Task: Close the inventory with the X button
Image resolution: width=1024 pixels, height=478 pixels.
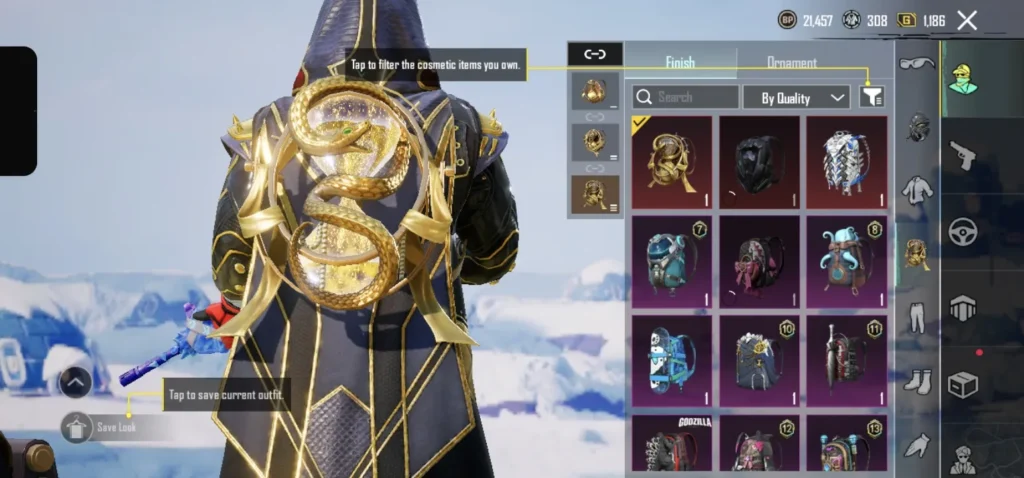Action: tap(967, 20)
